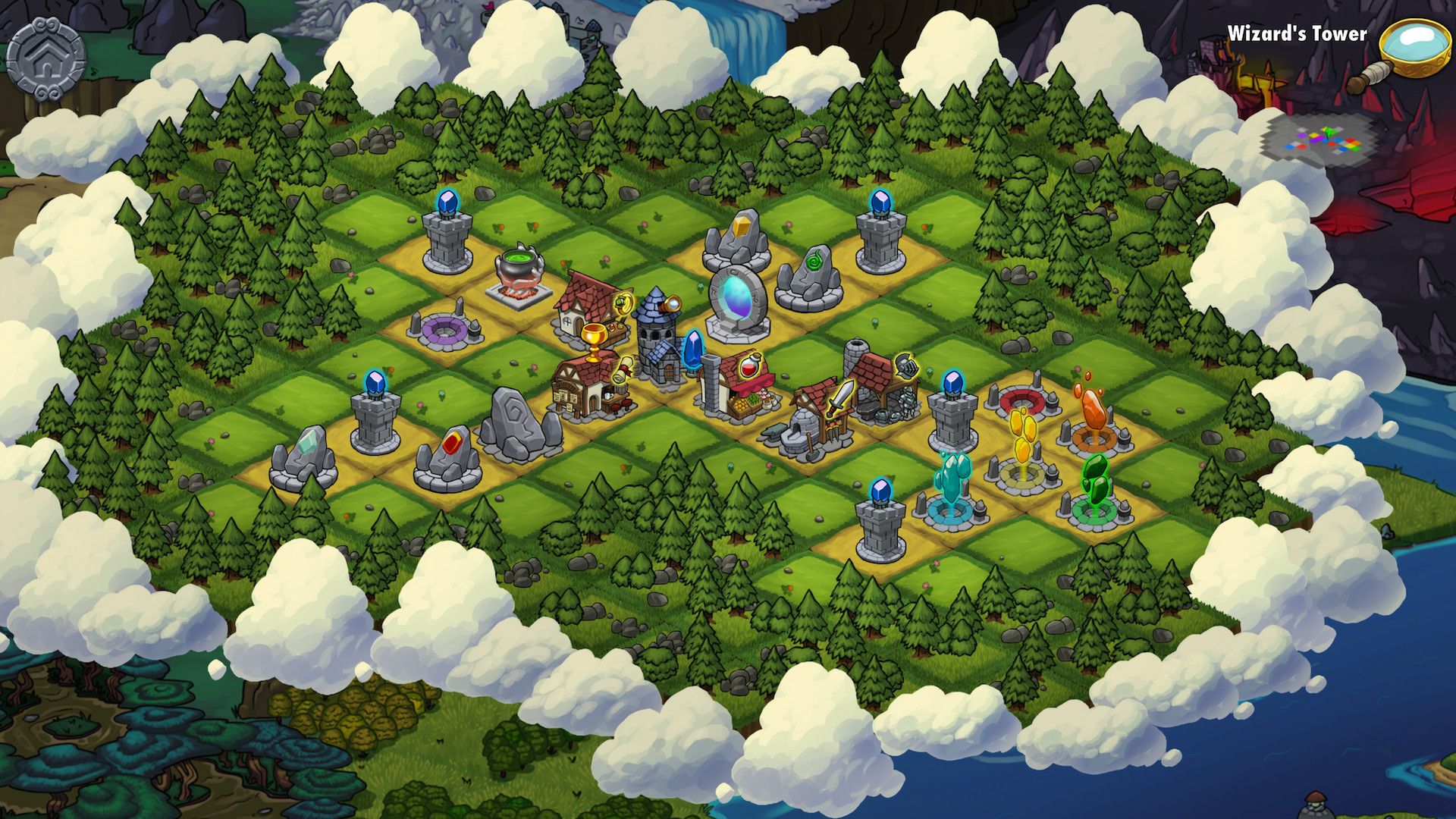The image size is (1456, 819).
Task: Select the Wizard's Tower building
Action: (657, 337)
